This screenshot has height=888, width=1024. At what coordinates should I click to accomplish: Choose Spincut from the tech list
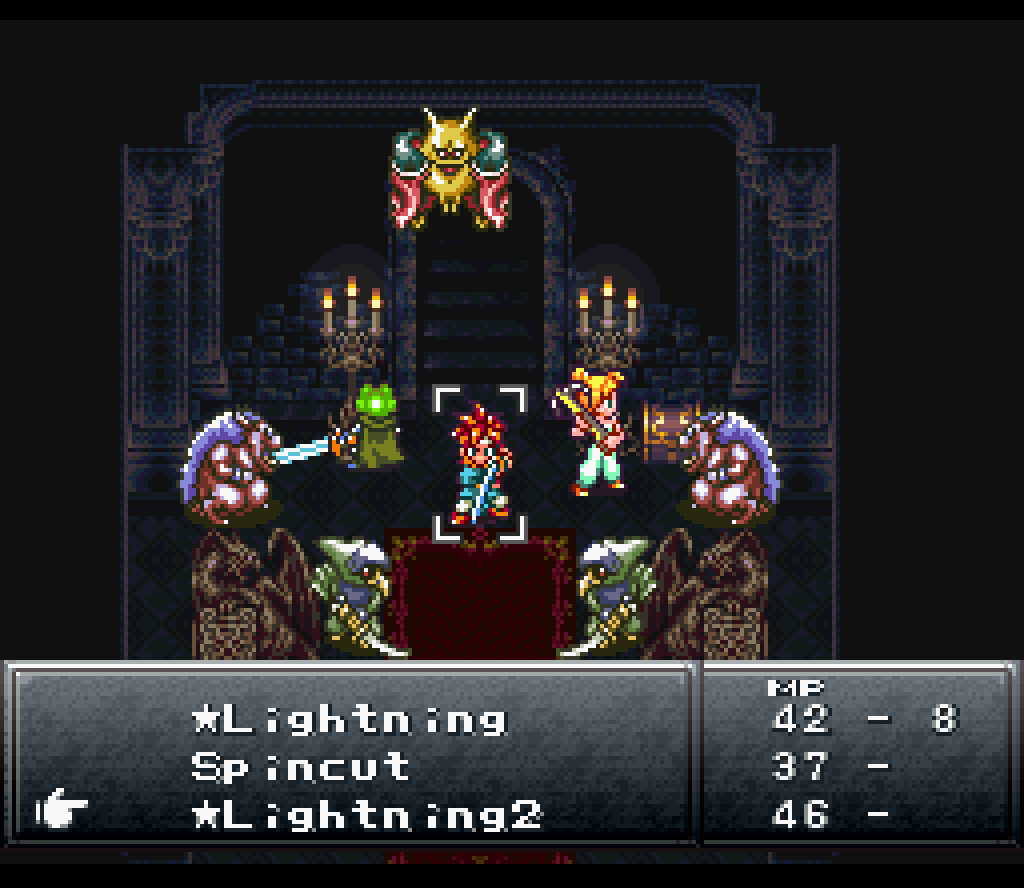[x=300, y=767]
